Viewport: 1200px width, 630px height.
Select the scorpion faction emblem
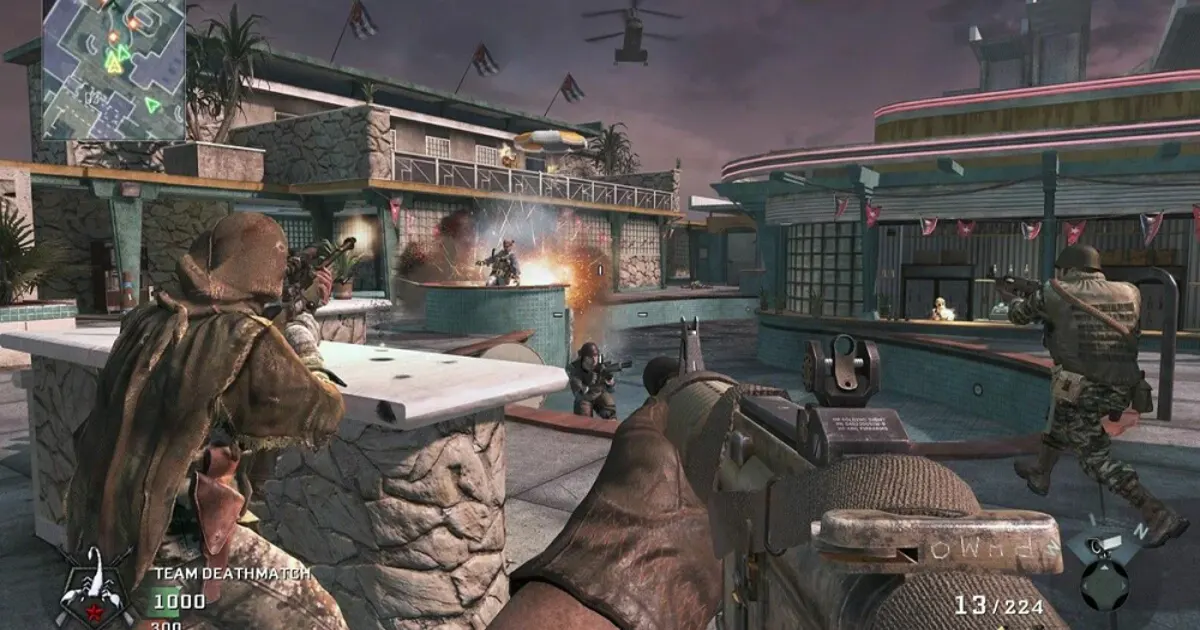[x=95, y=588]
